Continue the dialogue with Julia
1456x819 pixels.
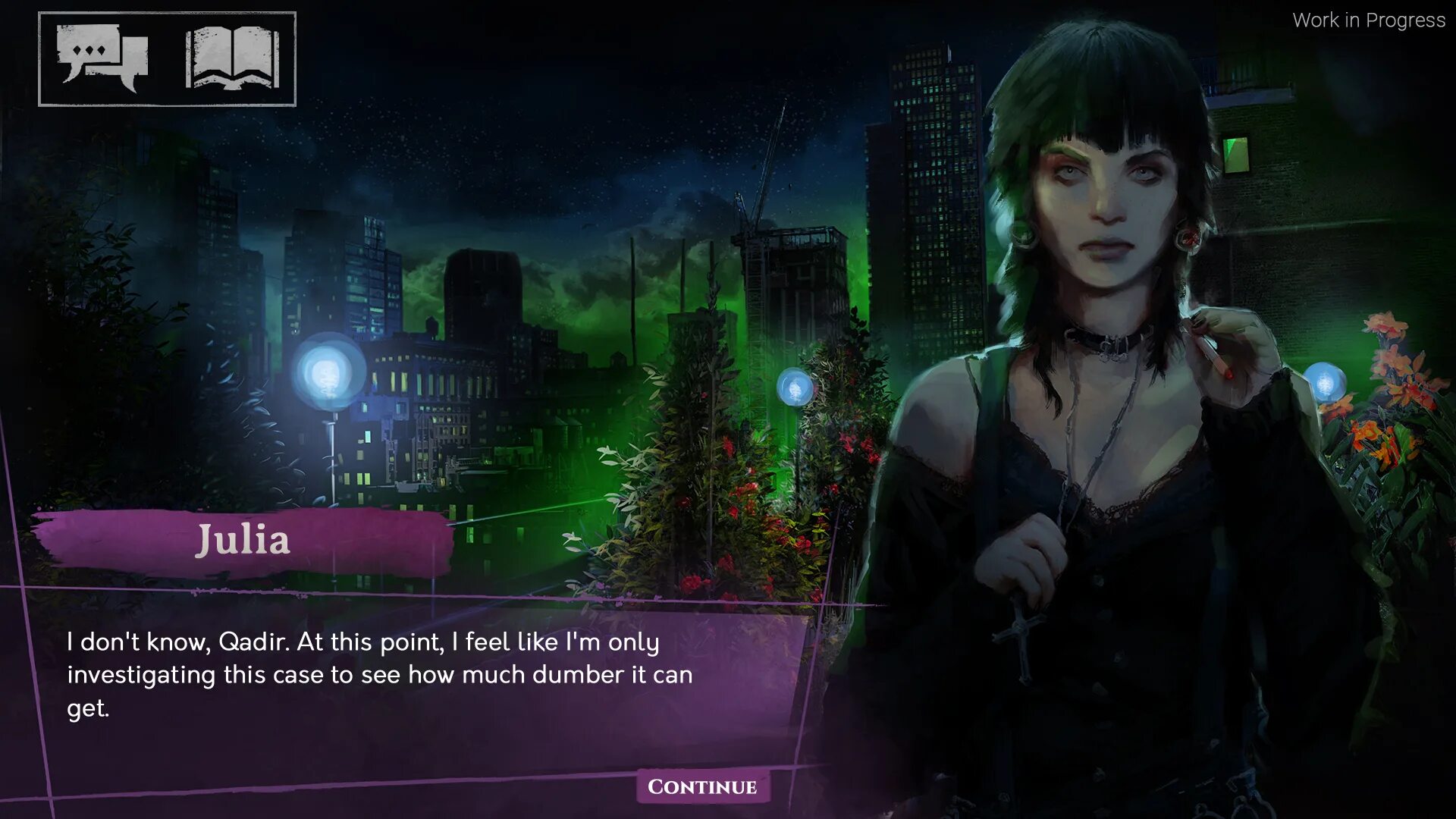click(x=702, y=786)
